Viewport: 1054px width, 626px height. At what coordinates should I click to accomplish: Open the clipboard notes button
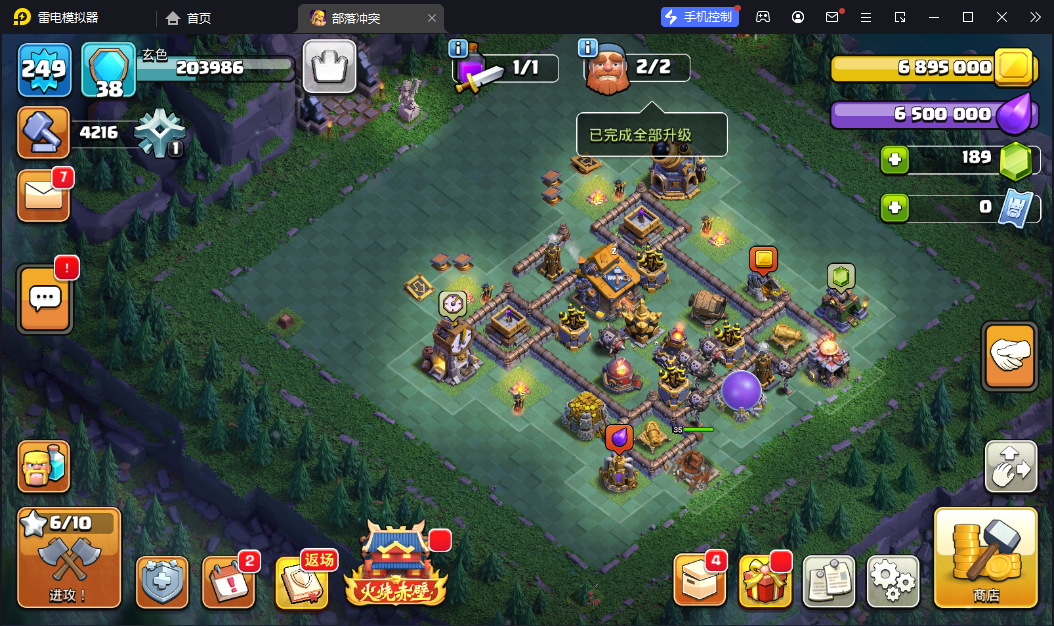[829, 581]
